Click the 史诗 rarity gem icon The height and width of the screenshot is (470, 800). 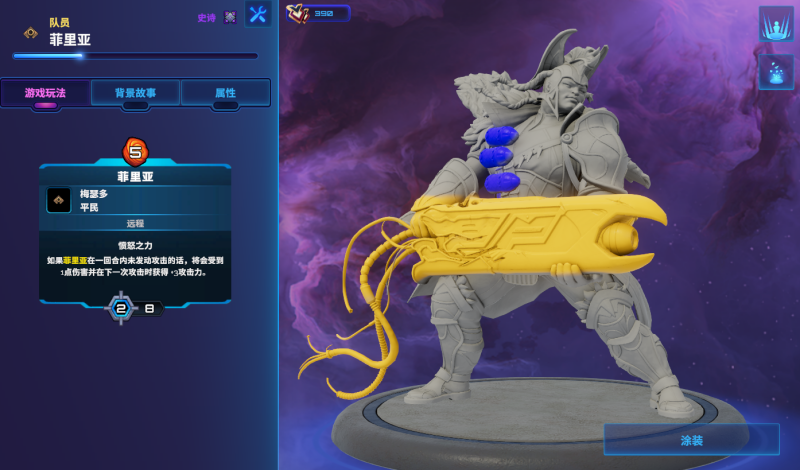tap(231, 17)
